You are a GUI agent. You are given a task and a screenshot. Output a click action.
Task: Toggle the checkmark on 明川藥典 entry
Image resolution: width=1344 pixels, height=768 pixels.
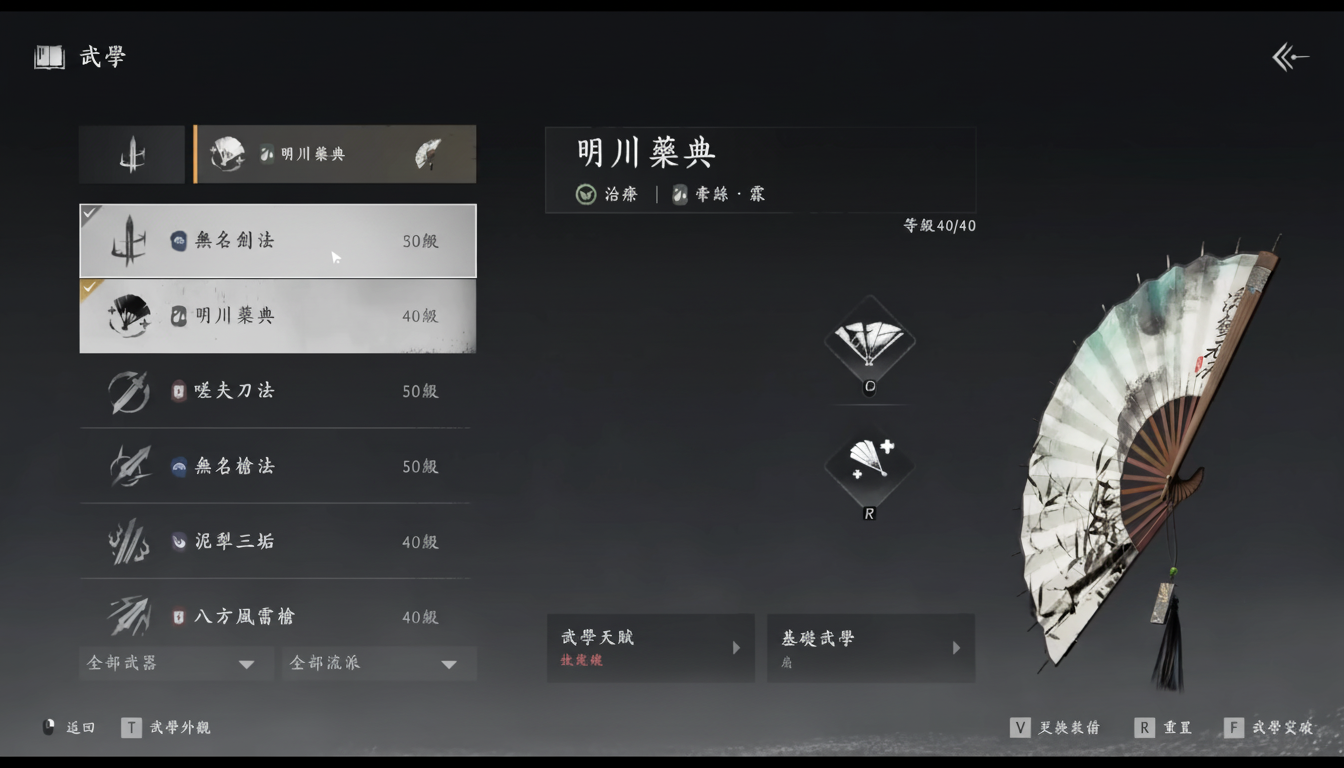click(89, 287)
